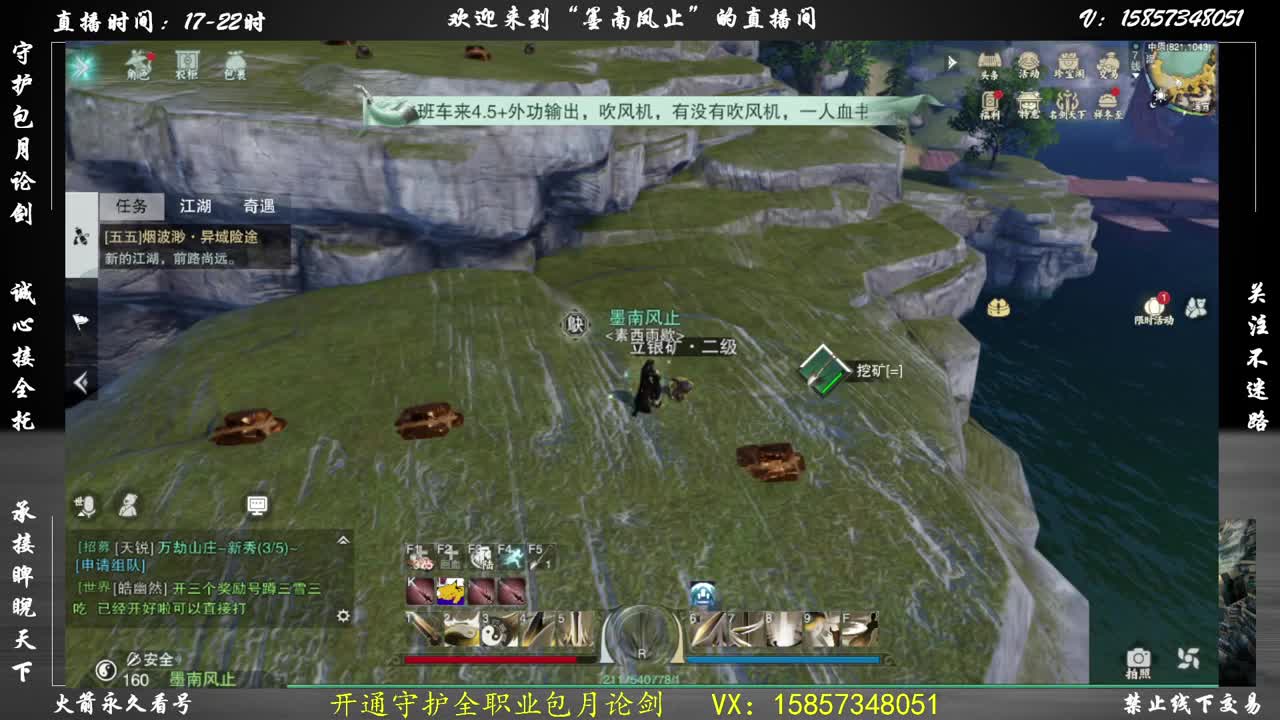The width and height of the screenshot is (1280, 720).
Task: Open the 交易 trade icon
Action: [x=1107, y=62]
